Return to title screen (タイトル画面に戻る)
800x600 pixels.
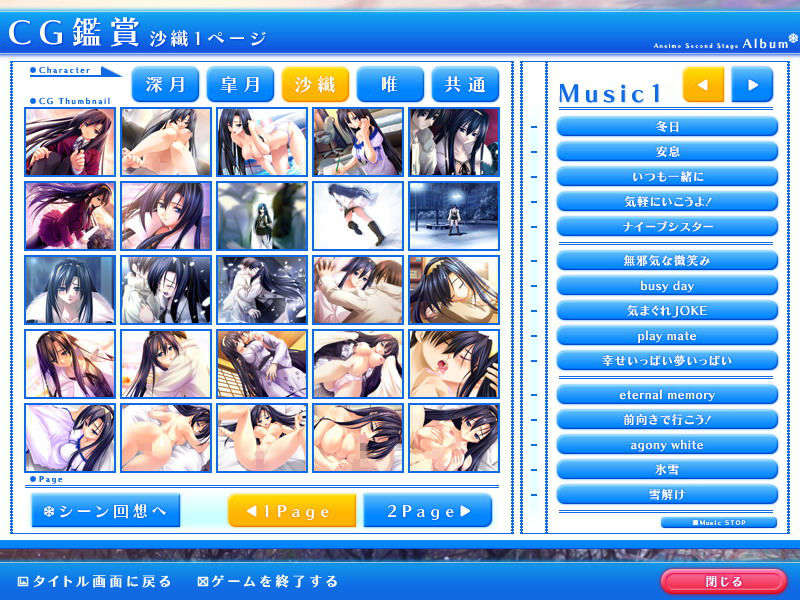click(x=96, y=581)
